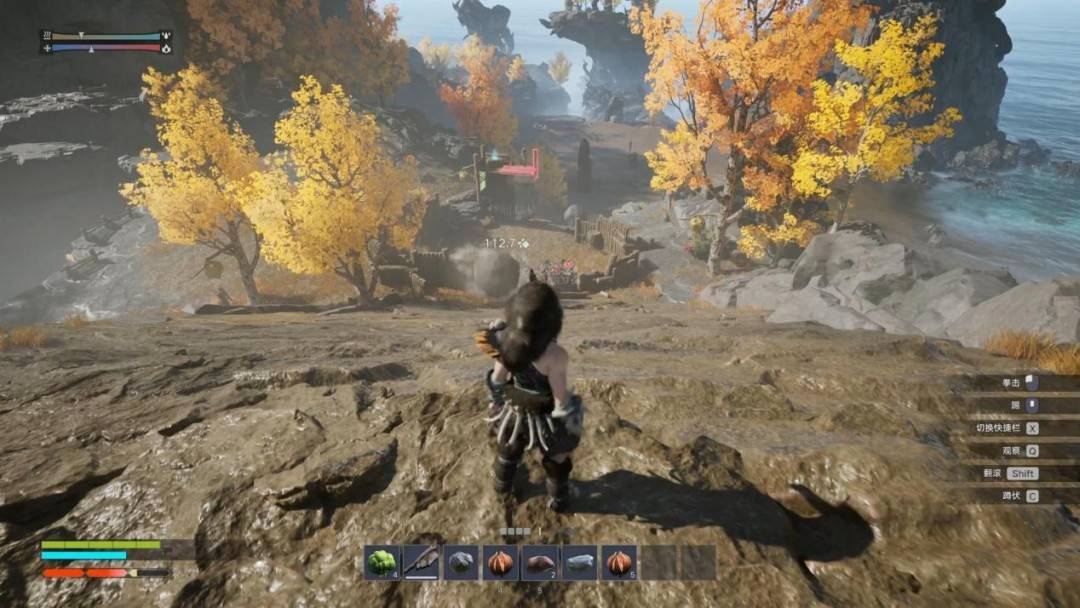Equip the stone blade tool in hotbar
The width and height of the screenshot is (1080, 608).
tap(421, 563)
